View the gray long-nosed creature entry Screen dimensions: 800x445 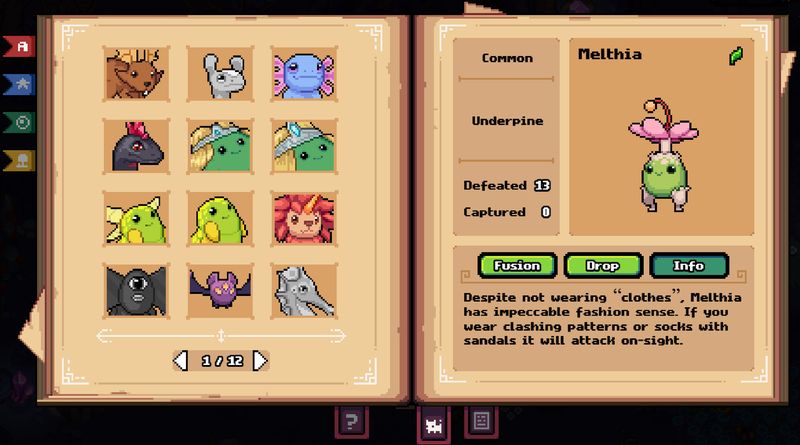(x=304, y=291)
